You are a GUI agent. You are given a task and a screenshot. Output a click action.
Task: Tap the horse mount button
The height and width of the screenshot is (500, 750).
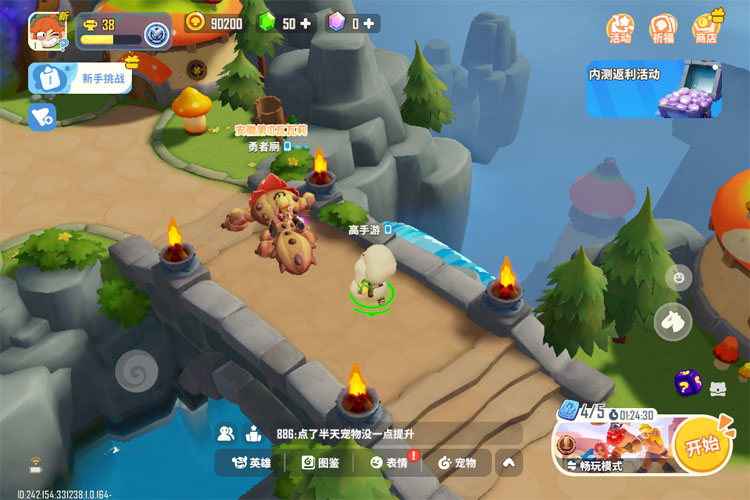(673, 322)
